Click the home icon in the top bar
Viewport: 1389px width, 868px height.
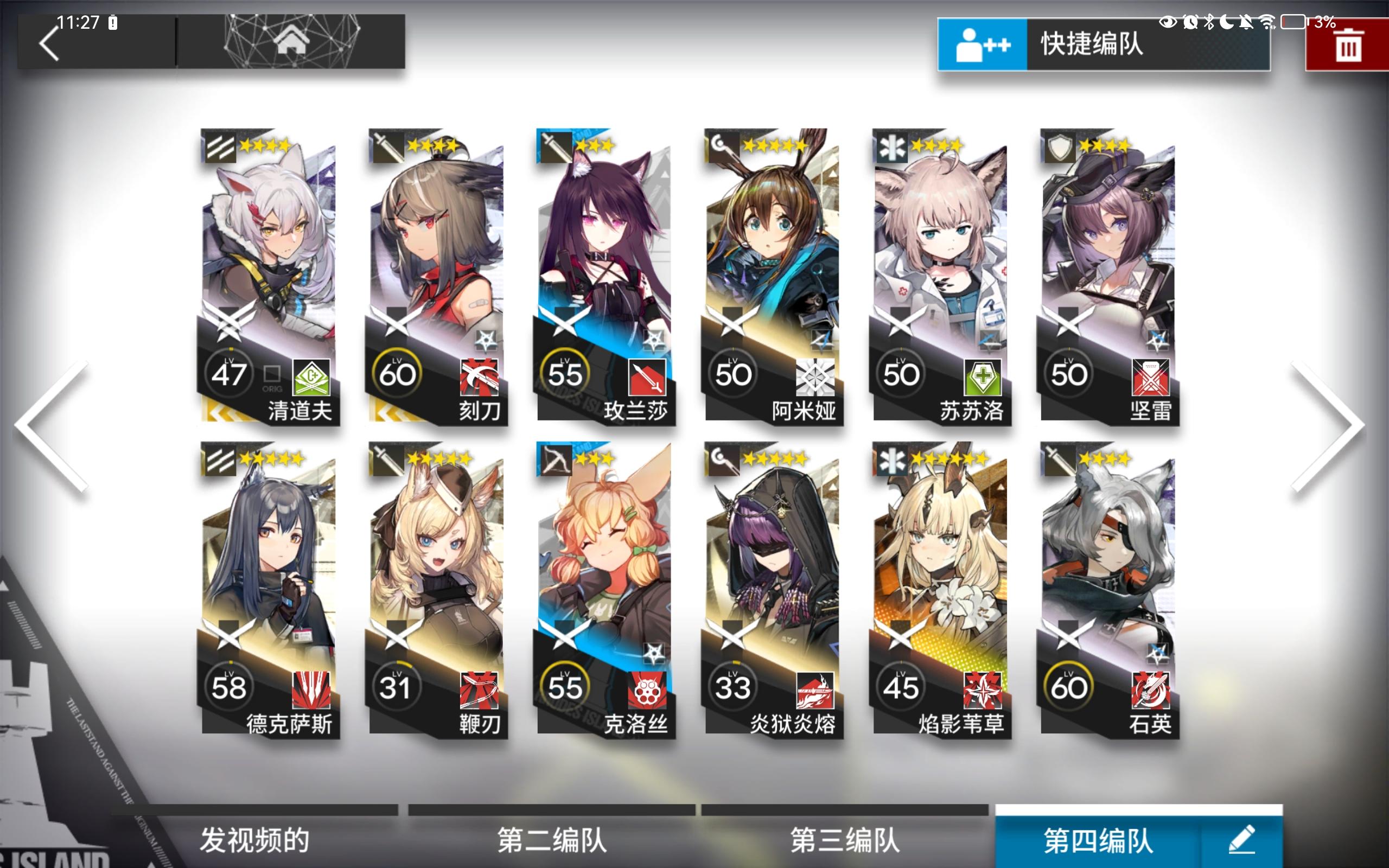tap(294, 42)
